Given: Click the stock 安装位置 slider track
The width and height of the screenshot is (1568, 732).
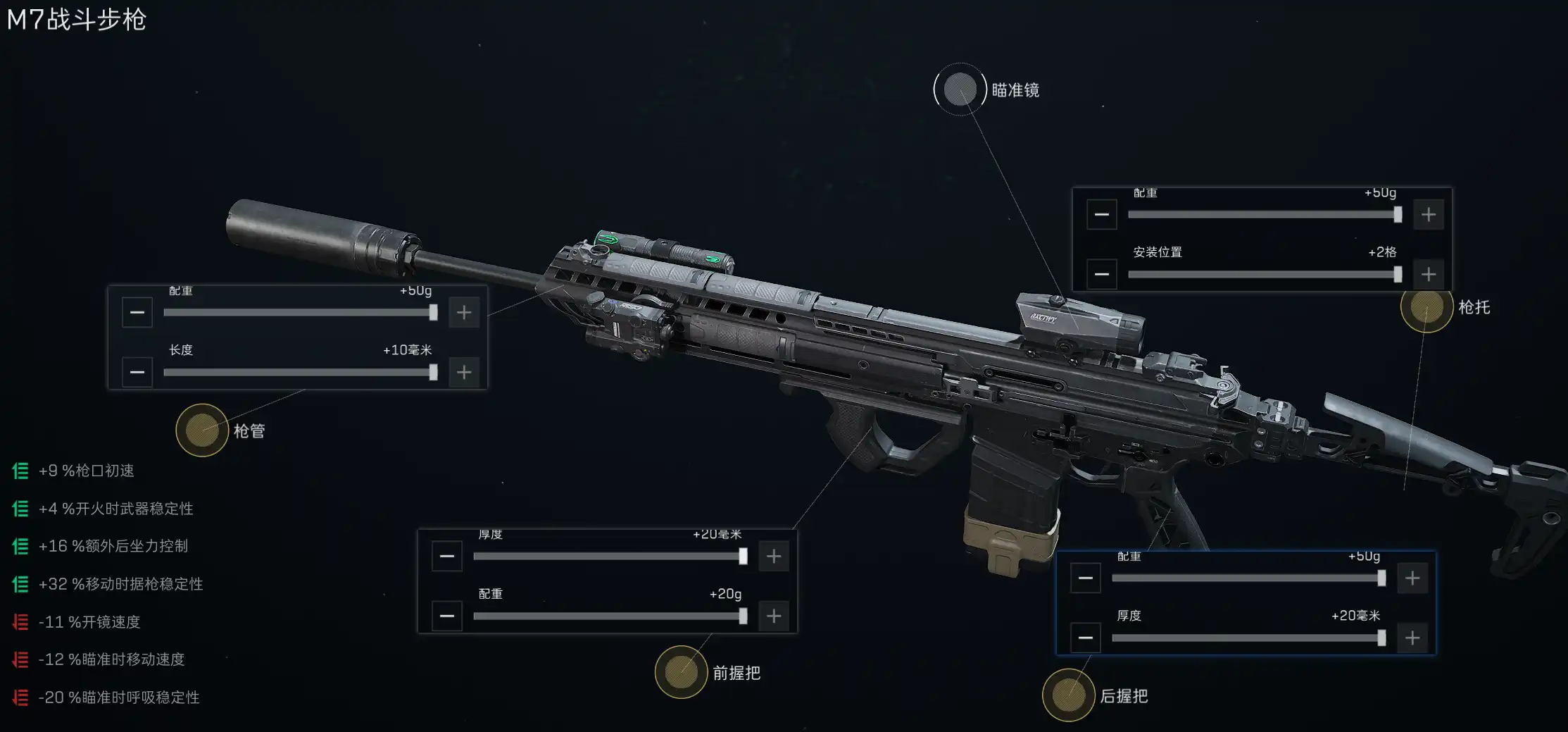Looking at the screenshot, I should (1264, 274).
